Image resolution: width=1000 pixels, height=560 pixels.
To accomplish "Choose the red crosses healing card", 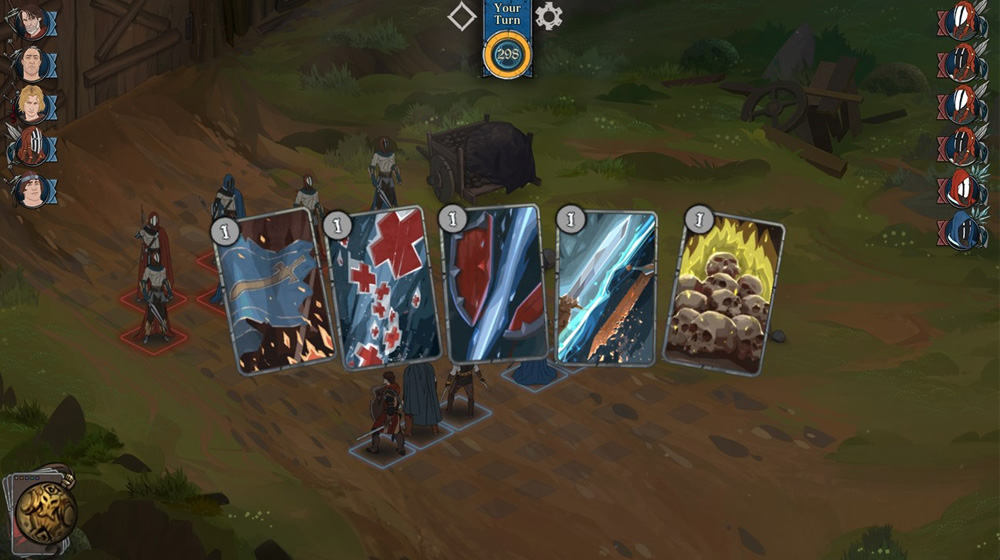I will (384, 288).
